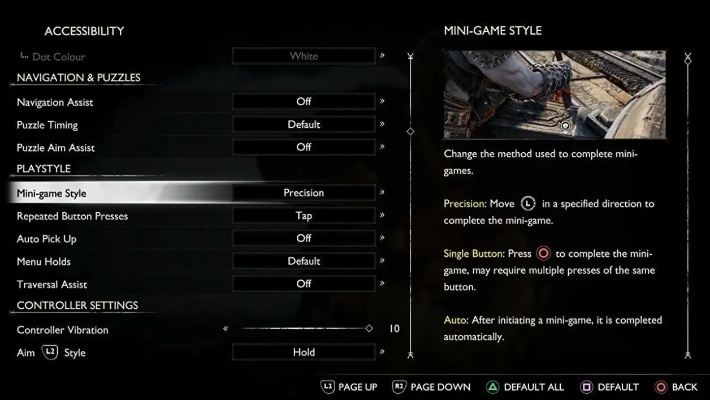Screen dimensions: 710x400
Task: Change Mini-game Style from Precision
Action: [303, 193]
